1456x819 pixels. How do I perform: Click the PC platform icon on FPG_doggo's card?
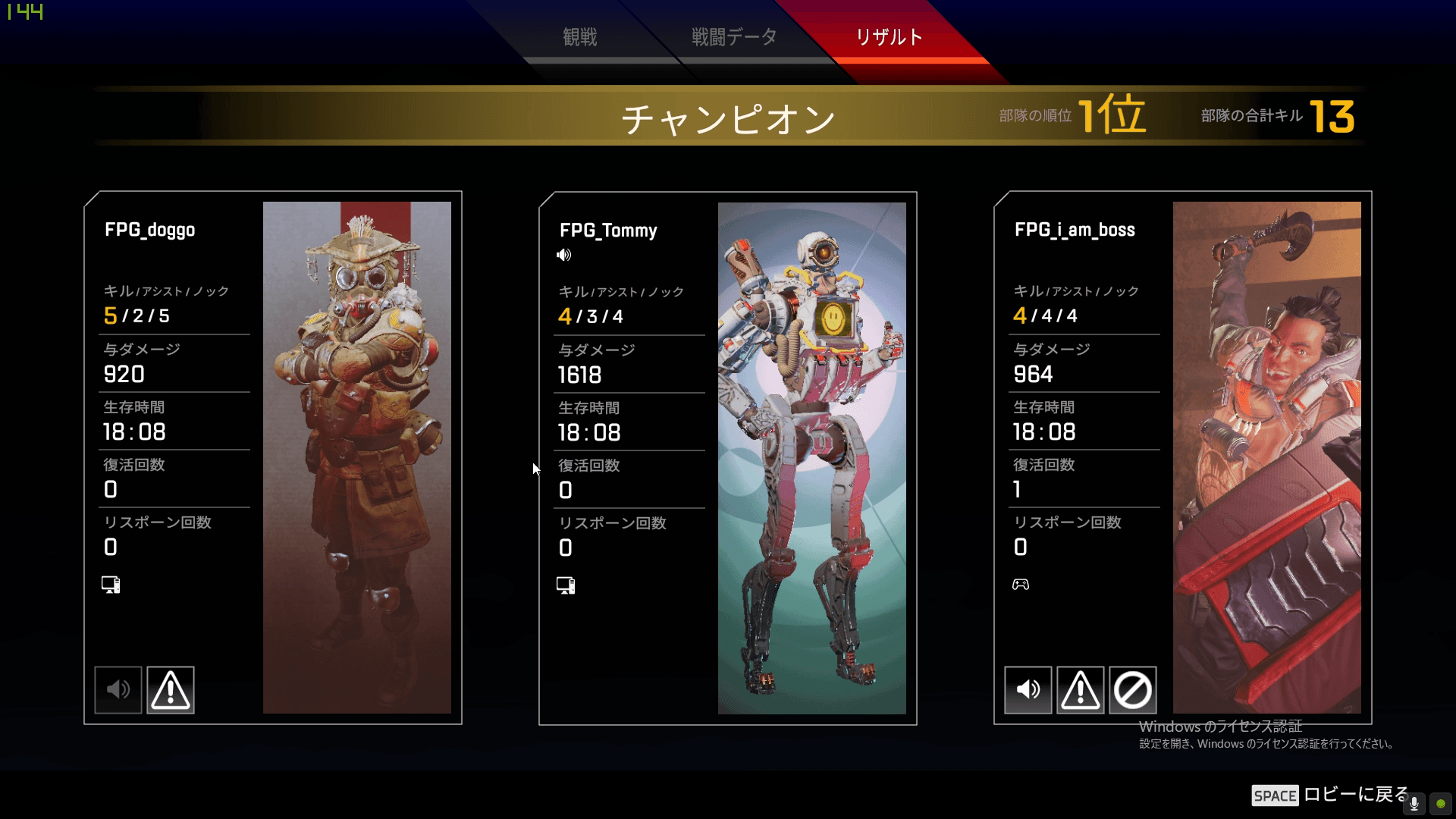click(111, 584)
